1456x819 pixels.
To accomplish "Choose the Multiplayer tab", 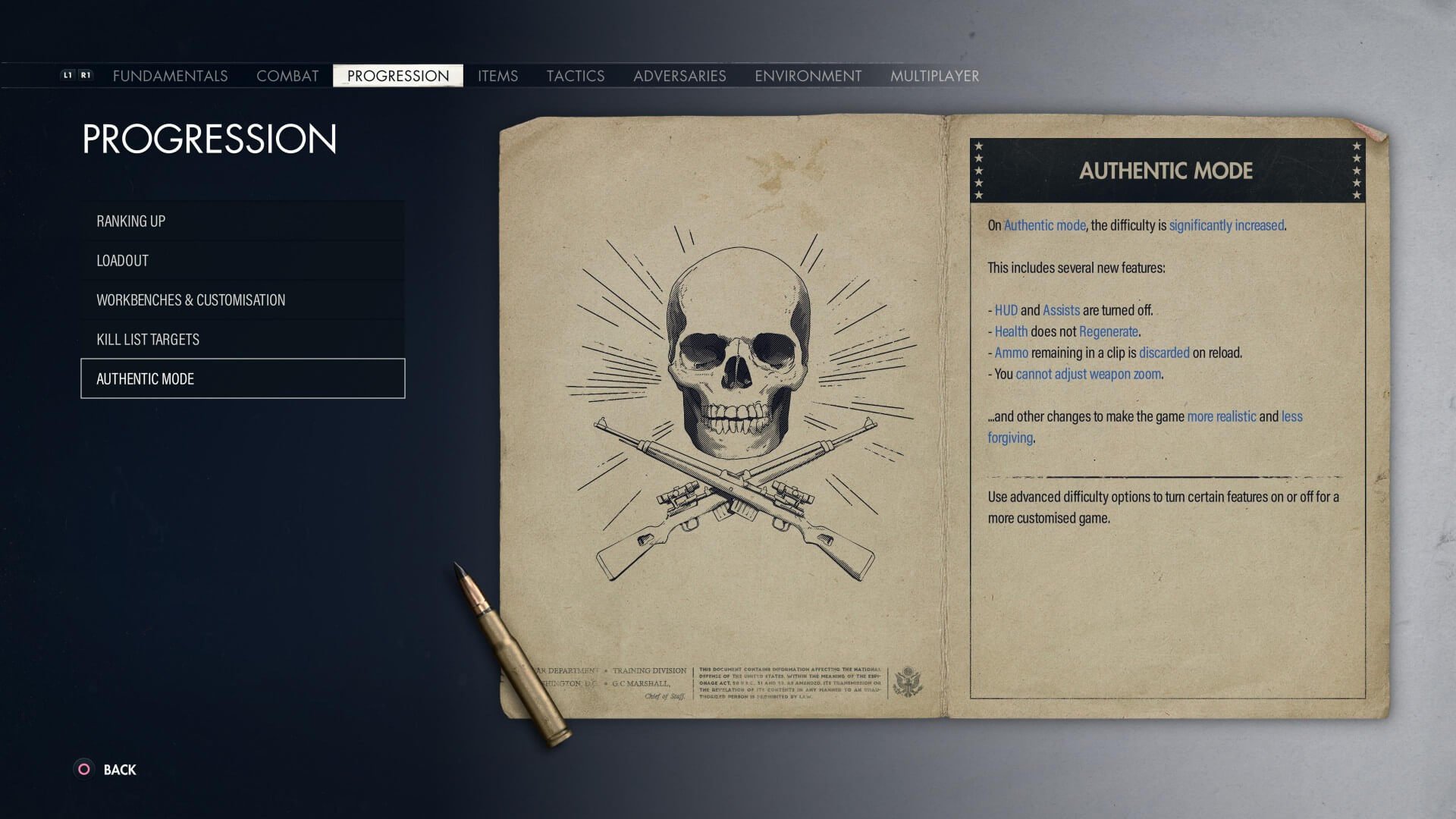I will point(934,76).
